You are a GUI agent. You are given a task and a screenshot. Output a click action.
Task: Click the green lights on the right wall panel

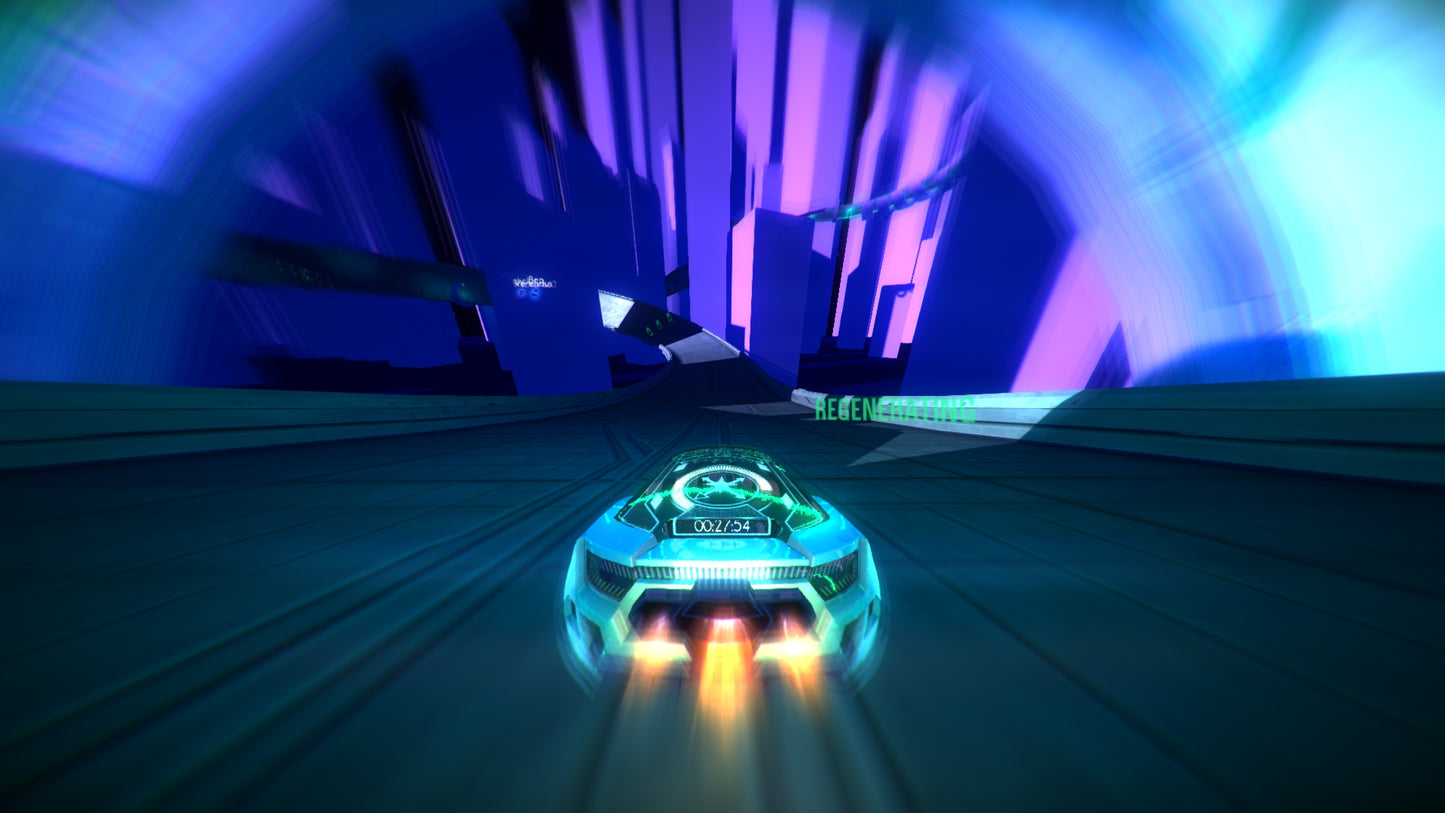click(x=657, y=326)
